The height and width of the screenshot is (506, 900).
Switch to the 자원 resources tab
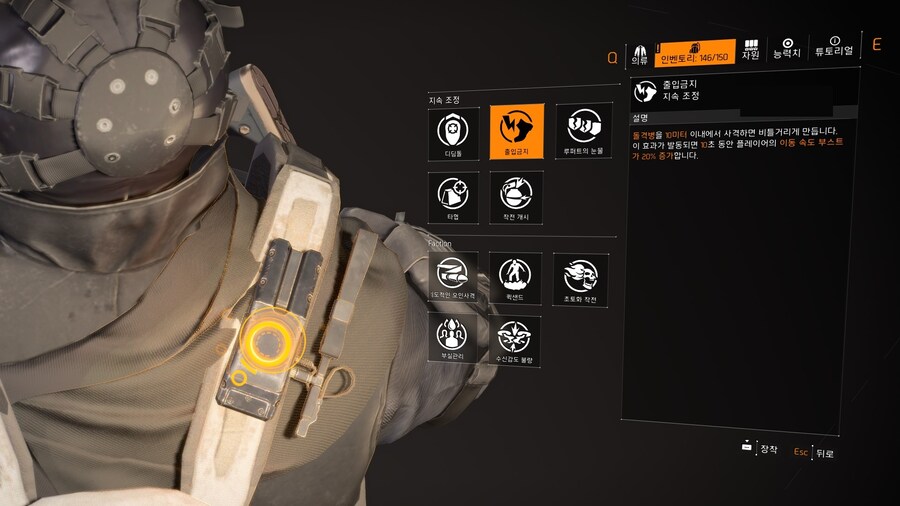[x=751, y=50]
